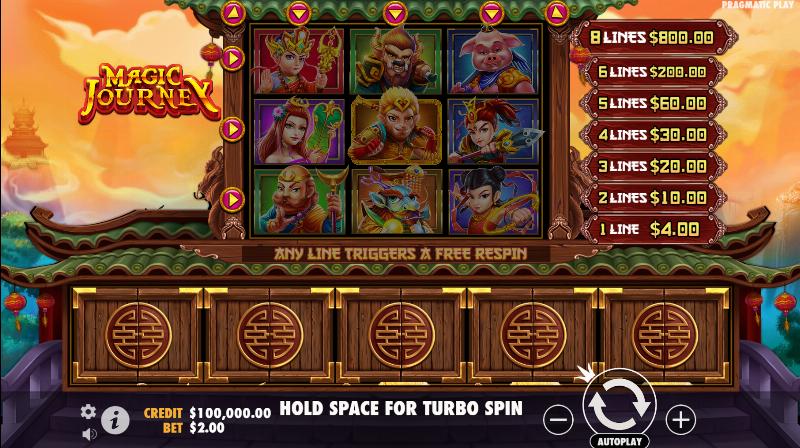The height and width of the screenshot is (448, 800).
Task: Open the Autoplay options
Action: 620,440
